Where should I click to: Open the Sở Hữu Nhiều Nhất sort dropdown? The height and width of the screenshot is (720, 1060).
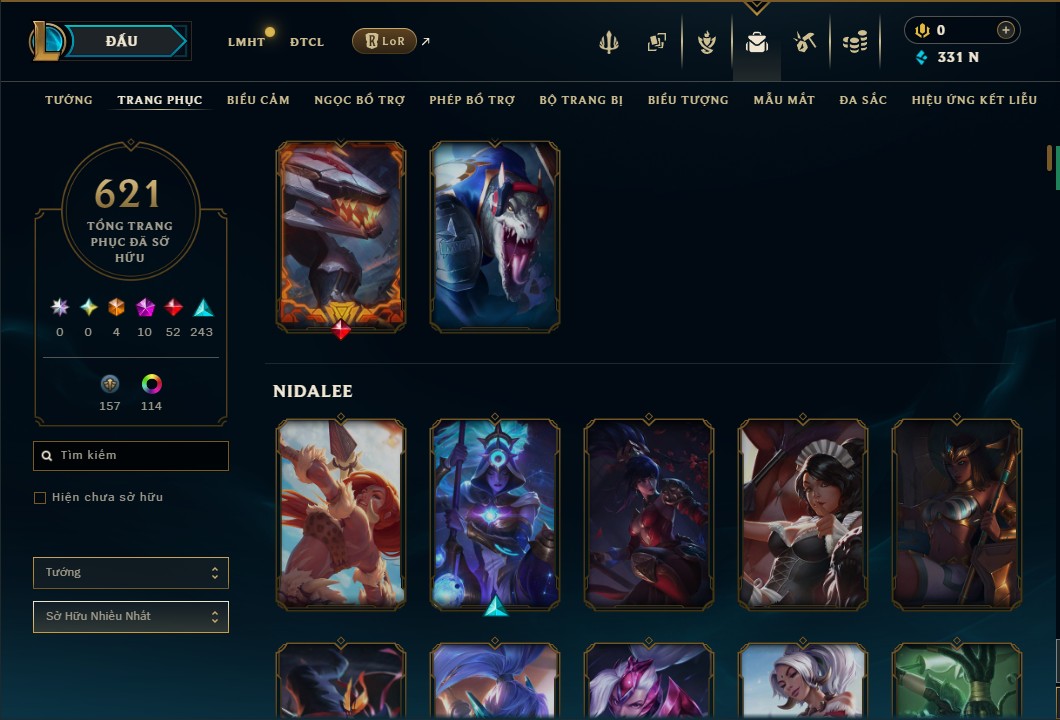pyautogui.click(x=131, y=617)
